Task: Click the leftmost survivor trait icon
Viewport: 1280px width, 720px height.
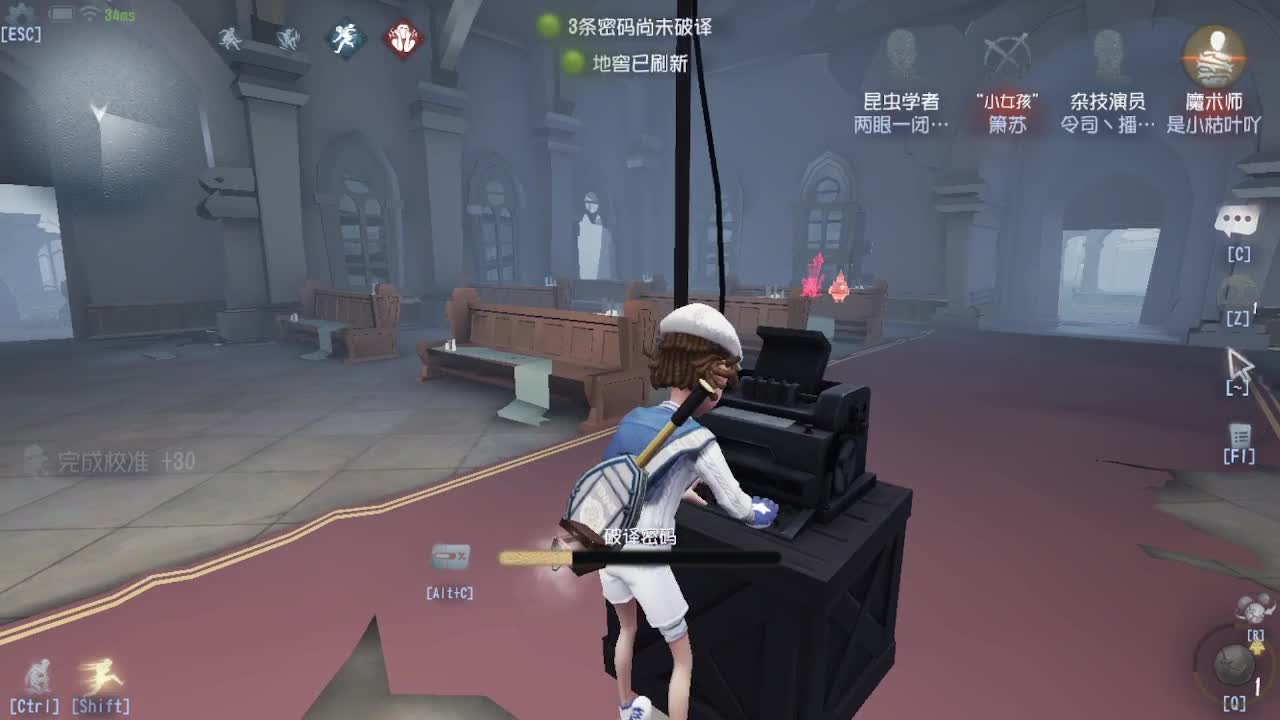Action: 231,40
